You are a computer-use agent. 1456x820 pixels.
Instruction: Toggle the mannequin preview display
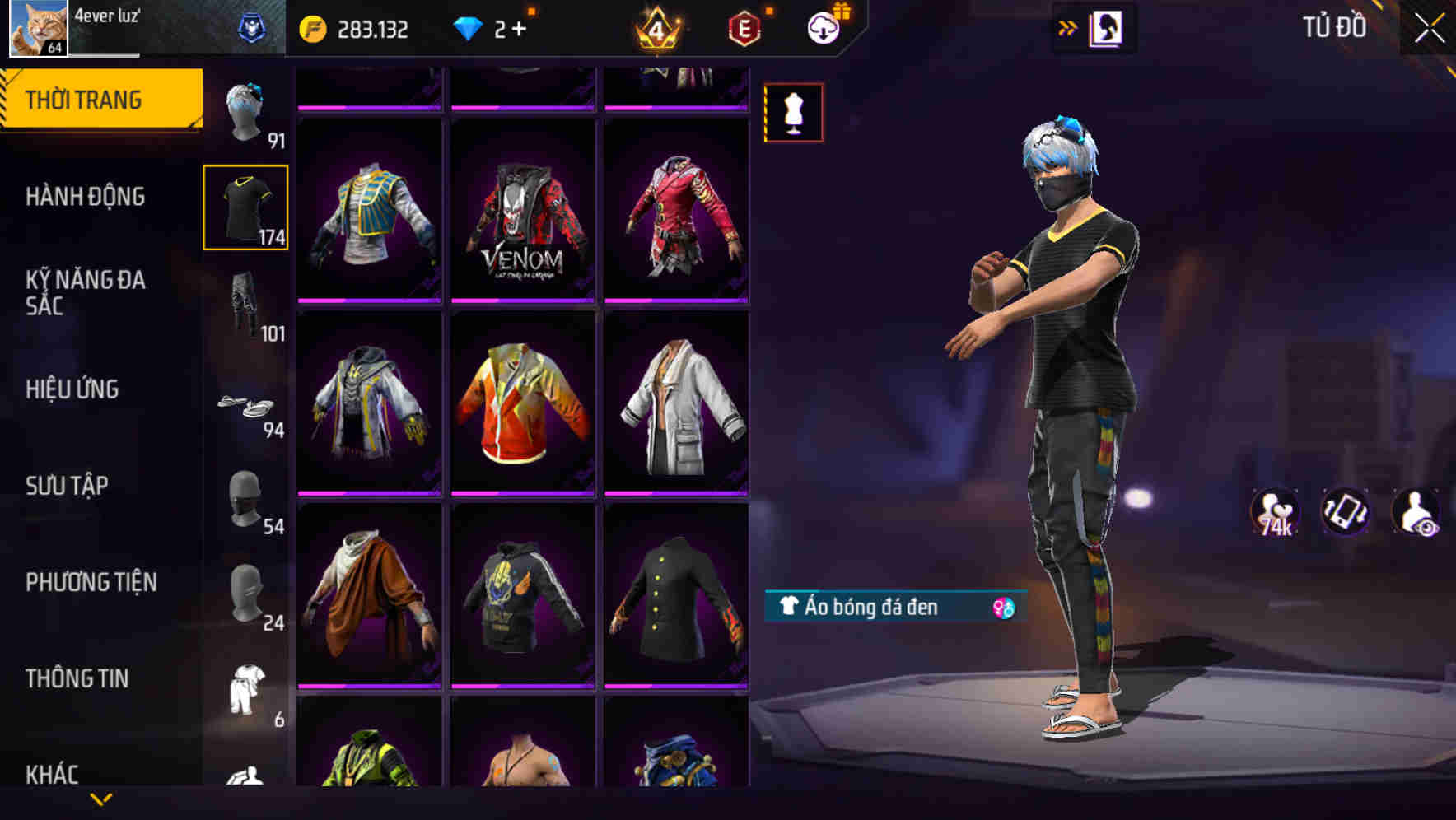click(792, 112)
